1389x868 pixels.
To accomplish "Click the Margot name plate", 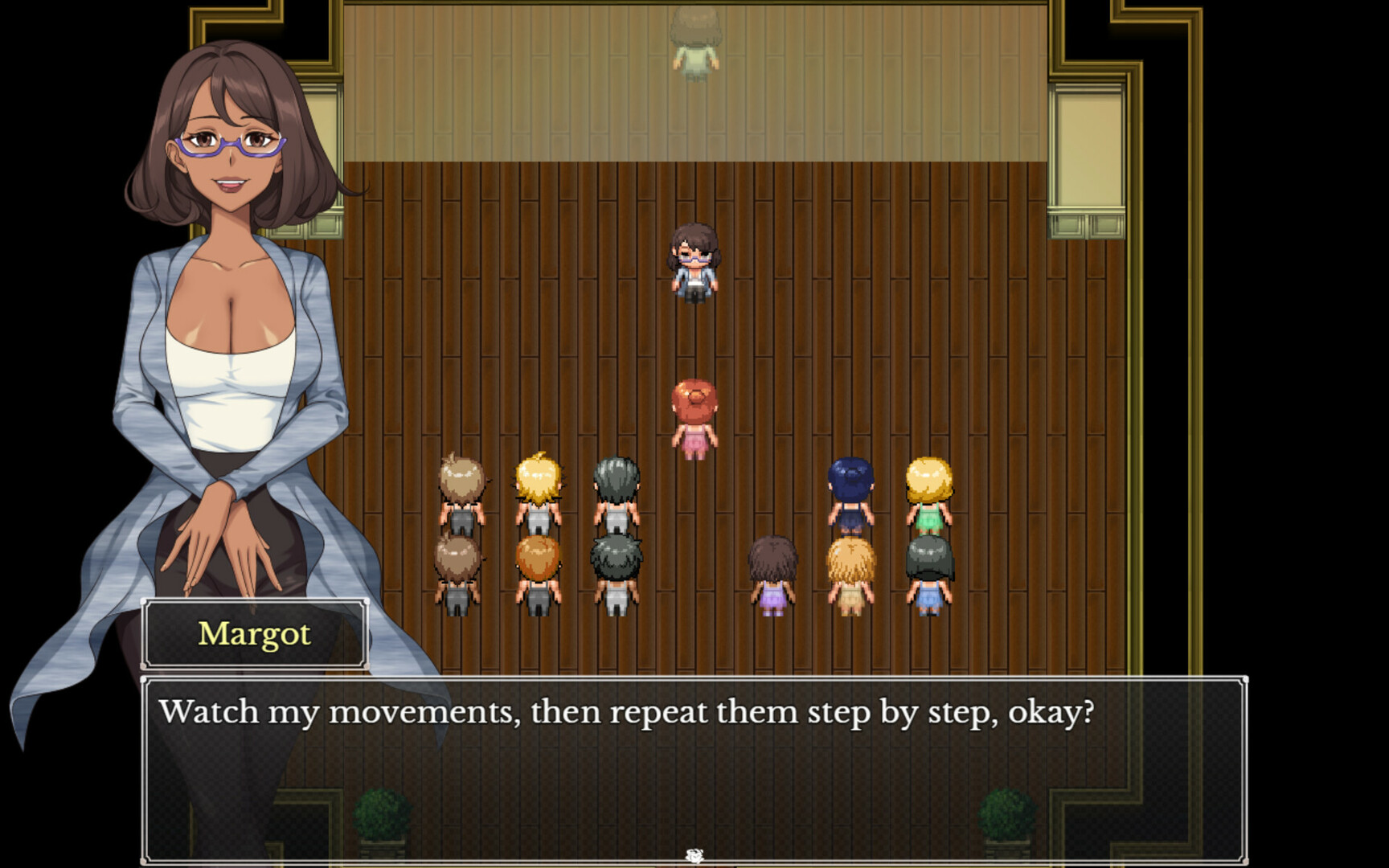I will click(256, 635).
